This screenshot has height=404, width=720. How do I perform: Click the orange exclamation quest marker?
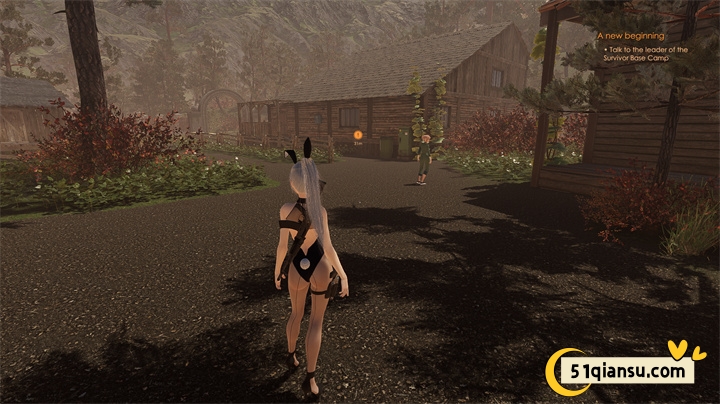click(358, 134)
